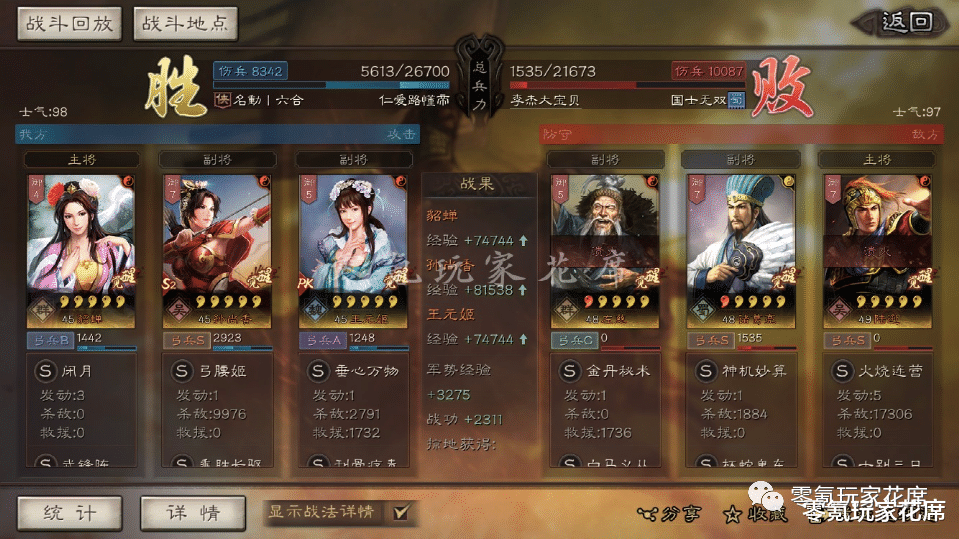Show the 战斗地点 battle location

[x=184, y=24]
